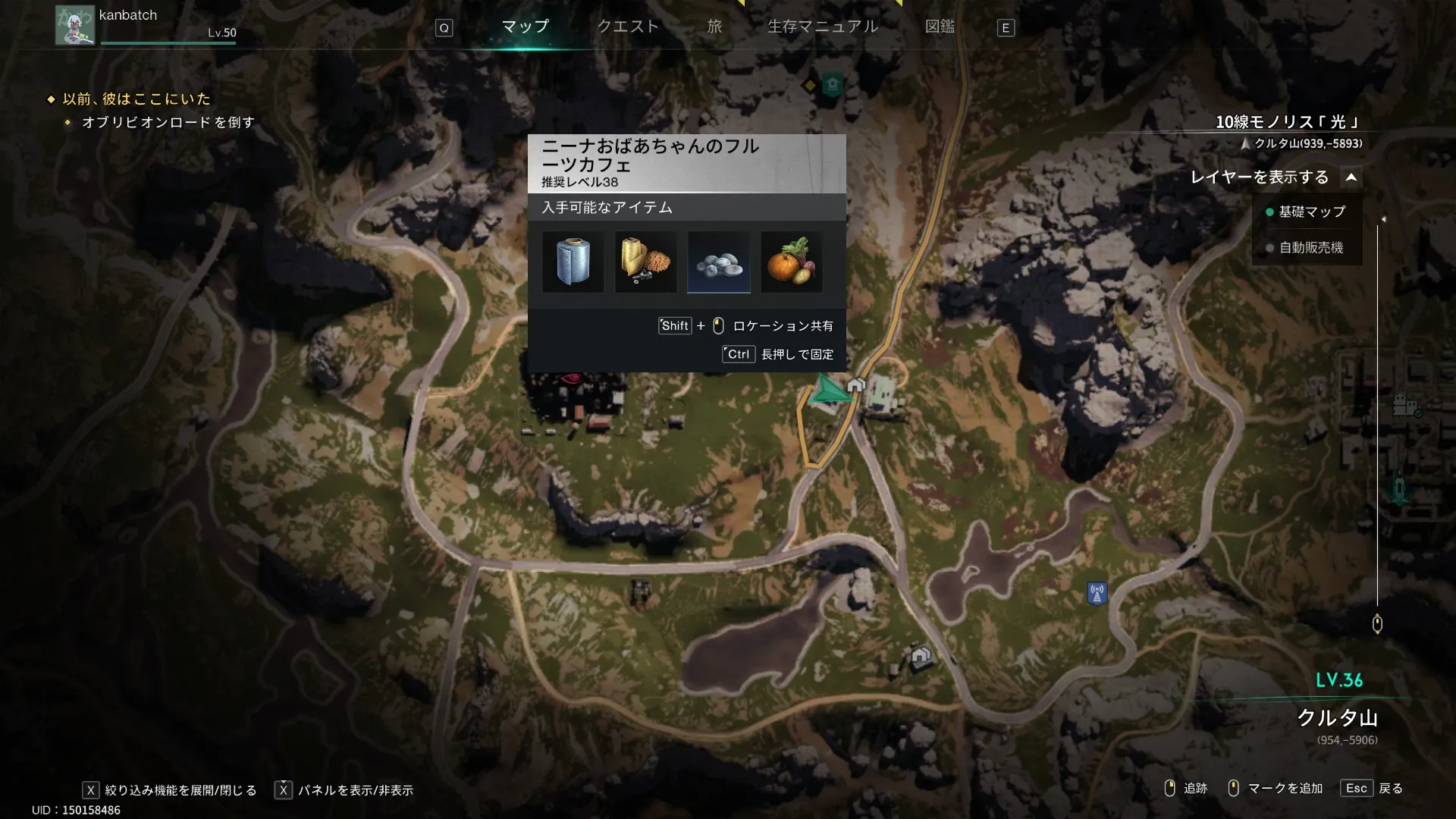This screenshot has height=819, width=1456.
Task: Select the pumpkin and vegetables item
Action: click(791, 262)
